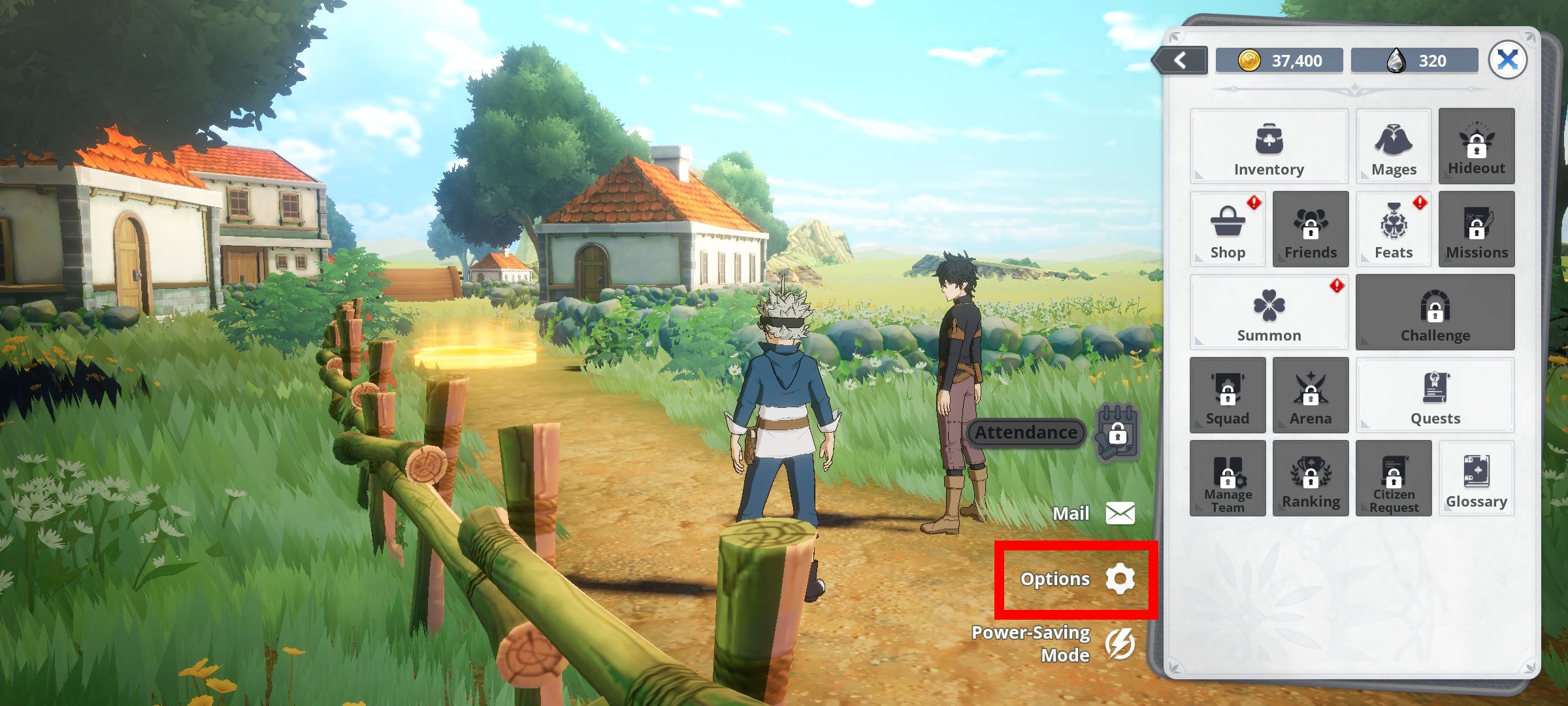This screenshot has width=1568, height=706.
Task: Open the Mages roster
Action: [x=1394, y=145]
